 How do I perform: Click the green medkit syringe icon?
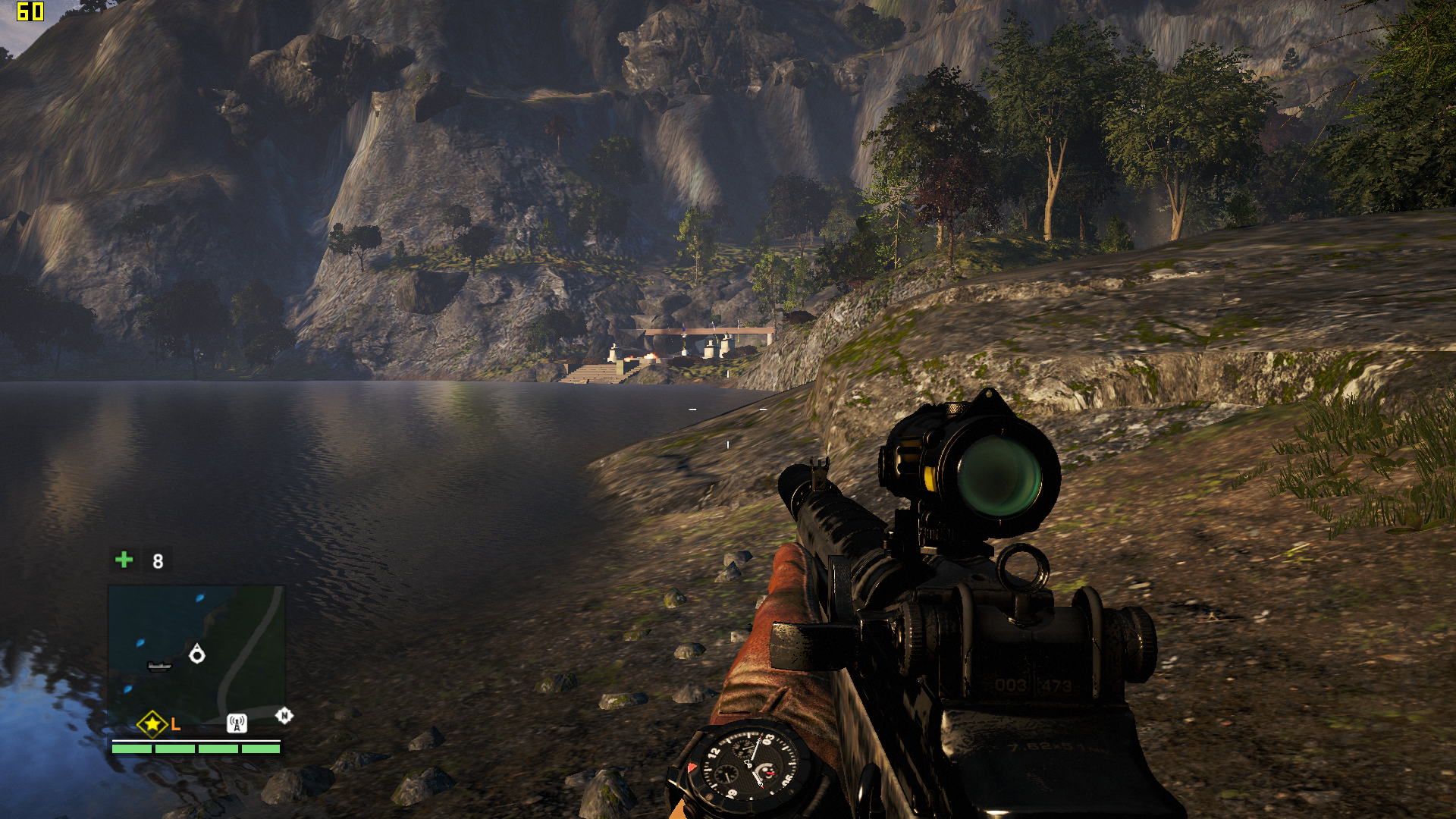click(124, 560)
